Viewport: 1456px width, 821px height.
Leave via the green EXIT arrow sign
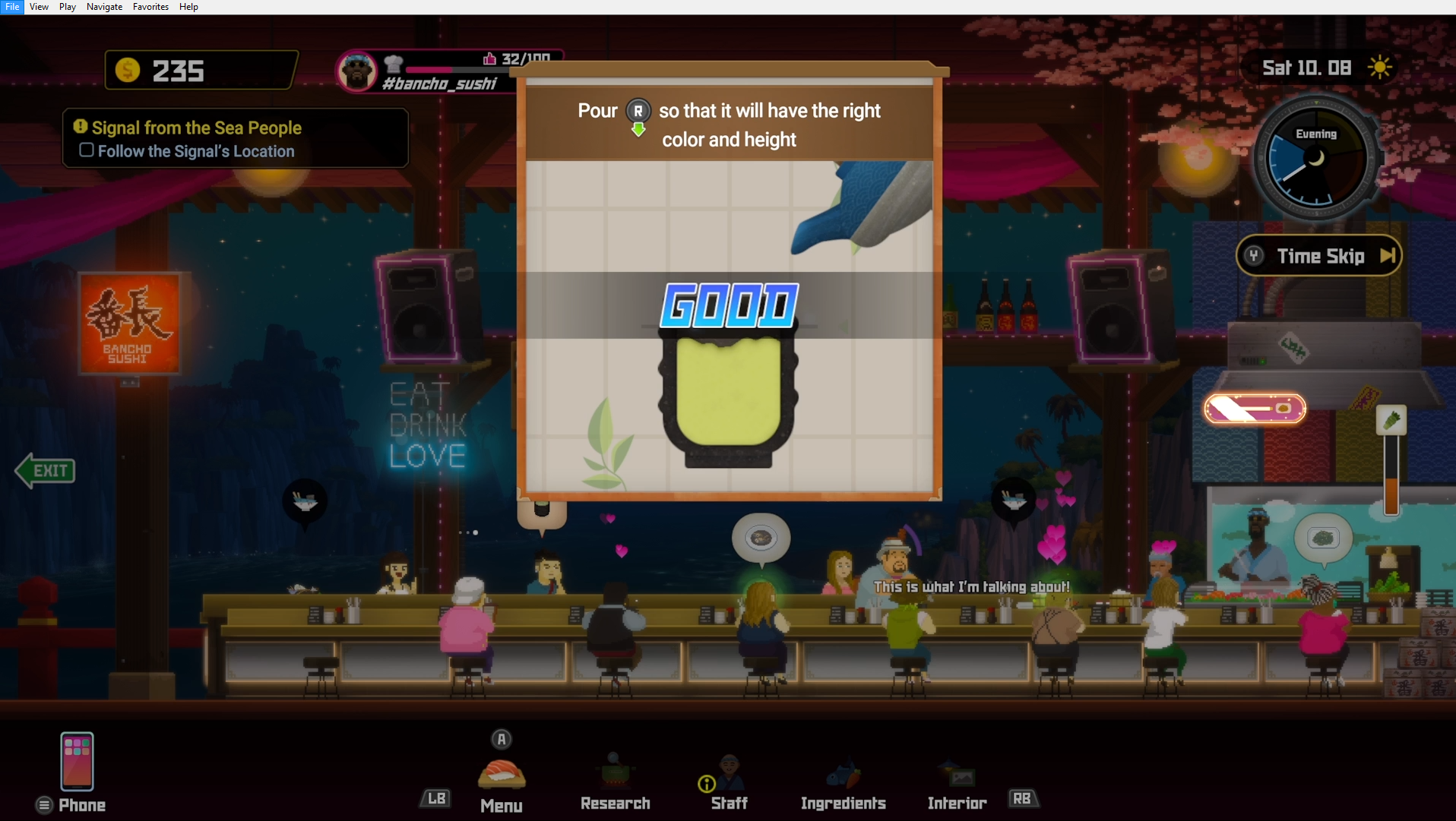point(46,471)
